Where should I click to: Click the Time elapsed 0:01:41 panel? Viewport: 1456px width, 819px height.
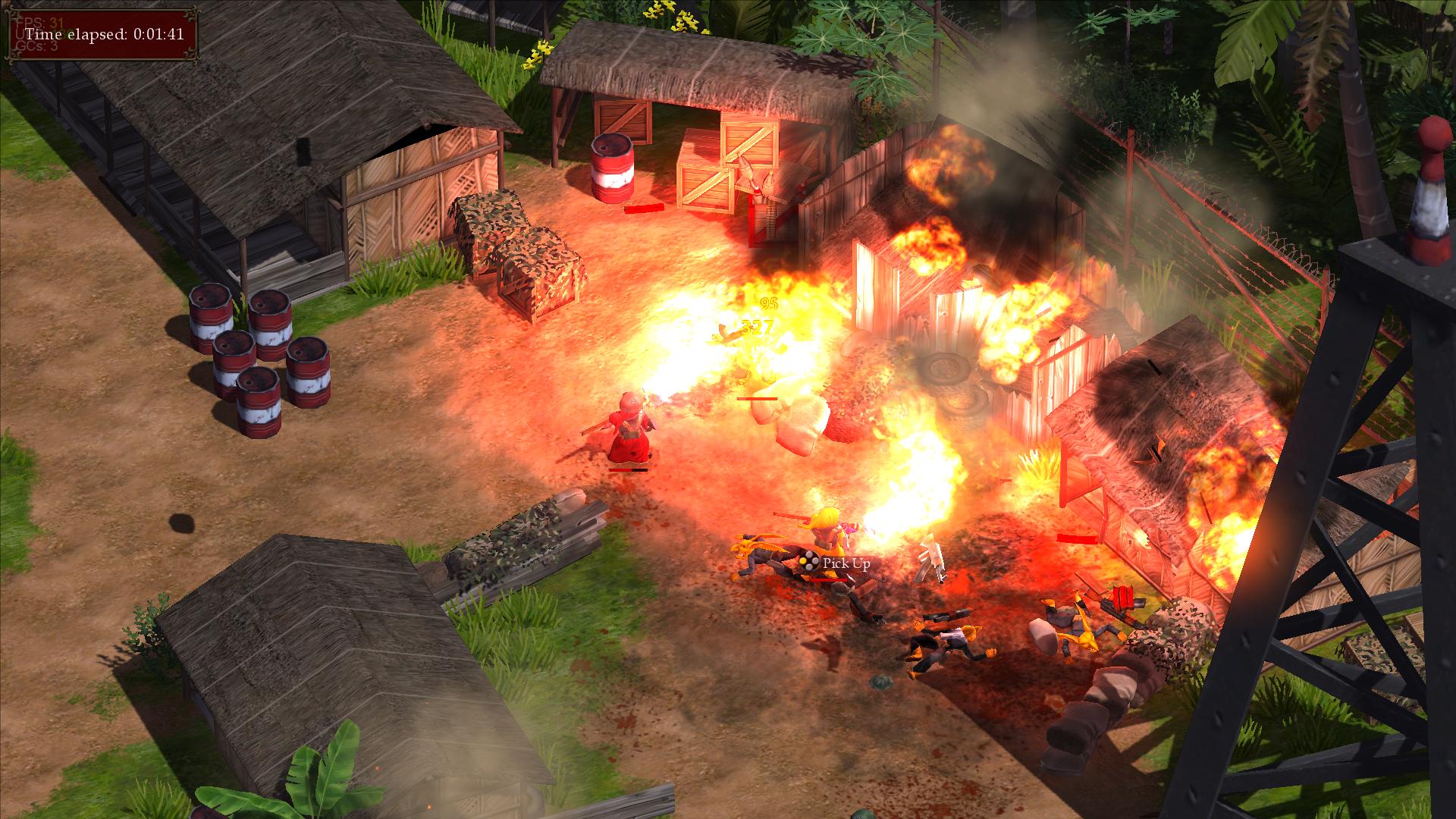(x=106, y=33)
